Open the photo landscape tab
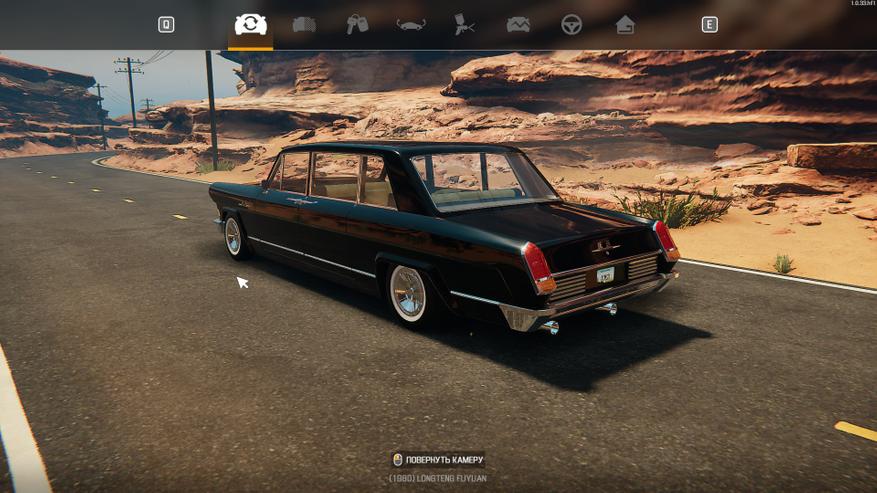 point(518,25)
